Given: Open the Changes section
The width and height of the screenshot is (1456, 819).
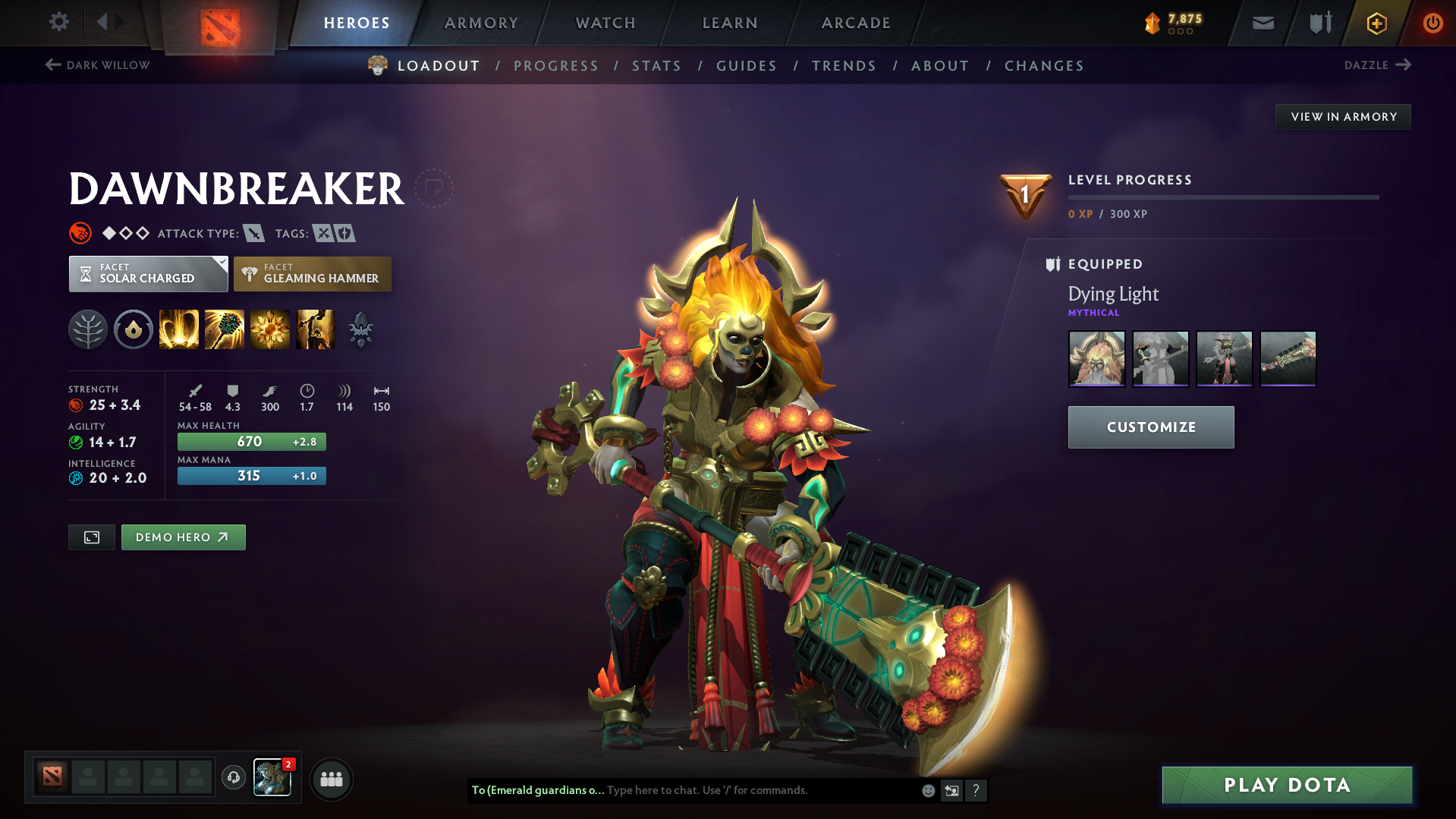Looking at the screenshot, I should click(x=1044, y=66).
